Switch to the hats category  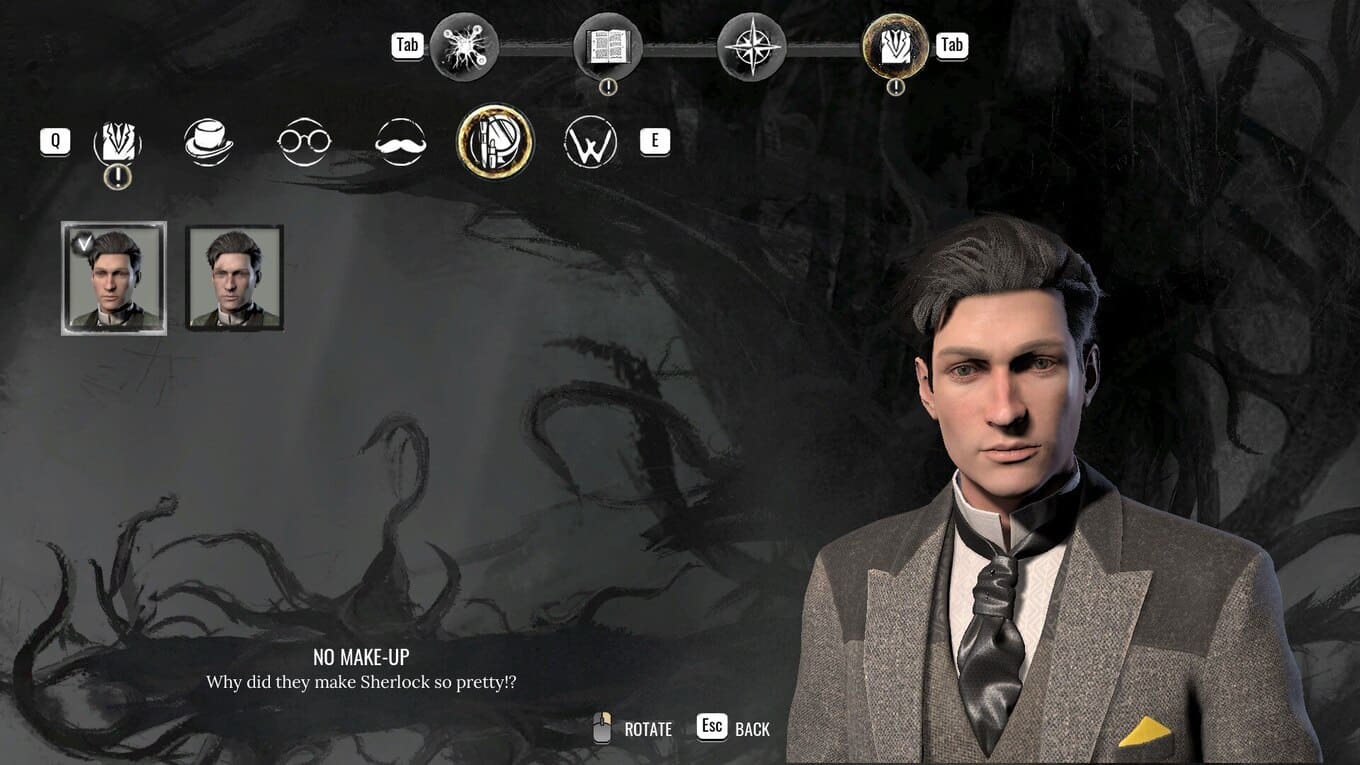(x=209, y=142)
